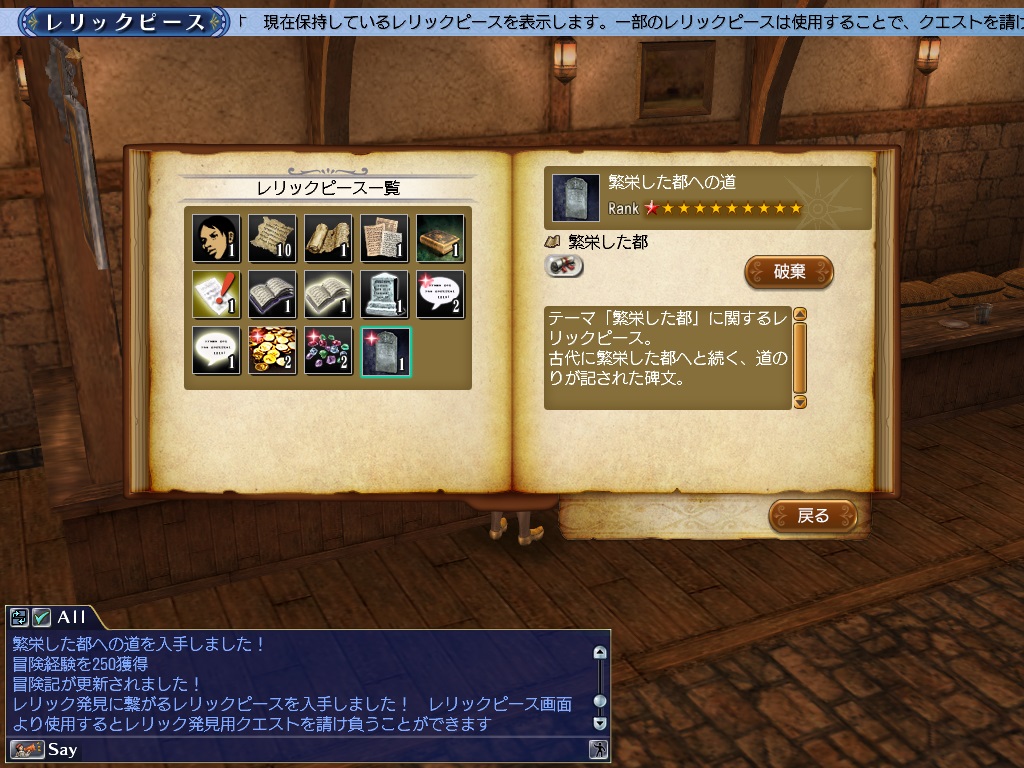Choose the colored gemstones relic piece
This screenshot has width=1024, height=768.
tap(329, 350)
